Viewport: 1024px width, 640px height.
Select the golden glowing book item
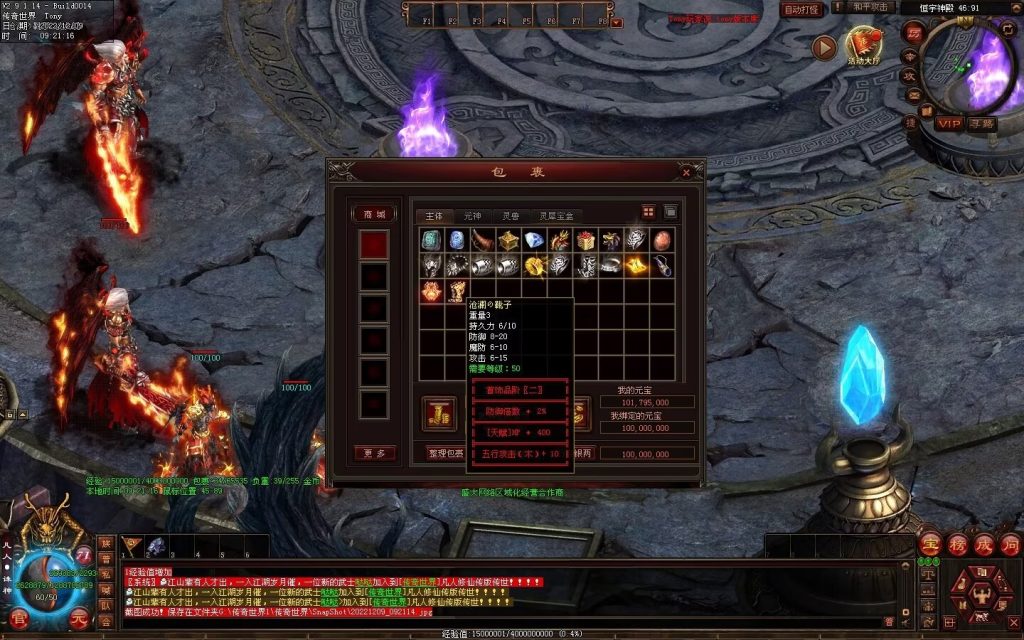(637, 265)
